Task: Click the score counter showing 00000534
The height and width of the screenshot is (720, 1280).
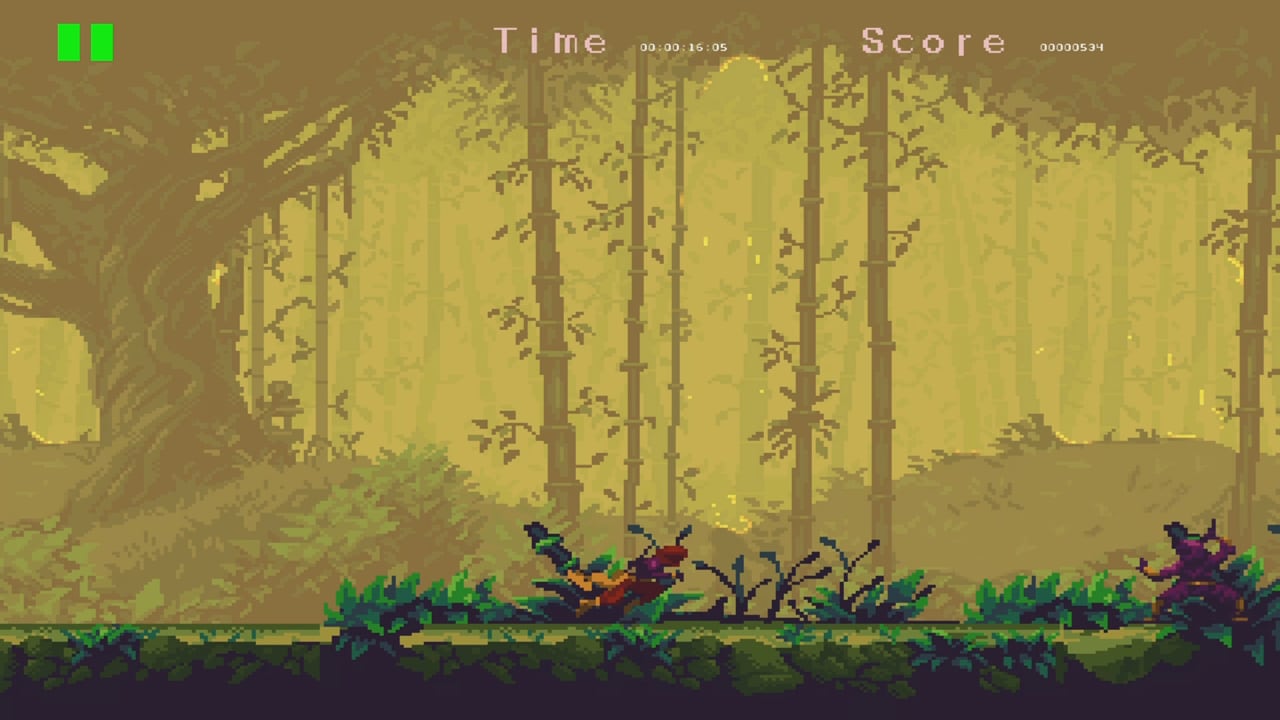Action: tap(1072, 46)
